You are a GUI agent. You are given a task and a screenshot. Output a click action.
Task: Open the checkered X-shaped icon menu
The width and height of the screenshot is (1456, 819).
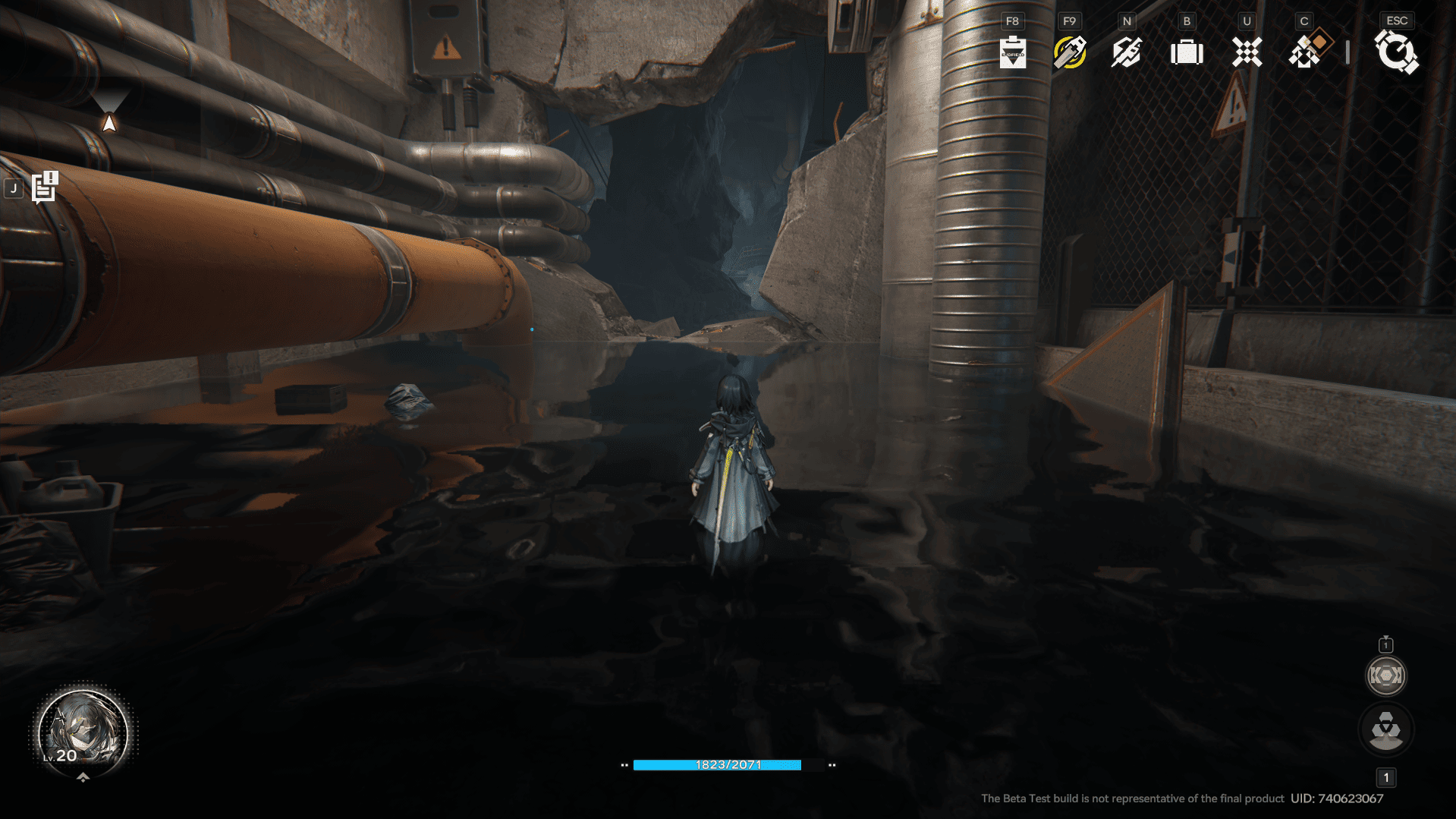pyautogui.click(x=1247, y=52)
